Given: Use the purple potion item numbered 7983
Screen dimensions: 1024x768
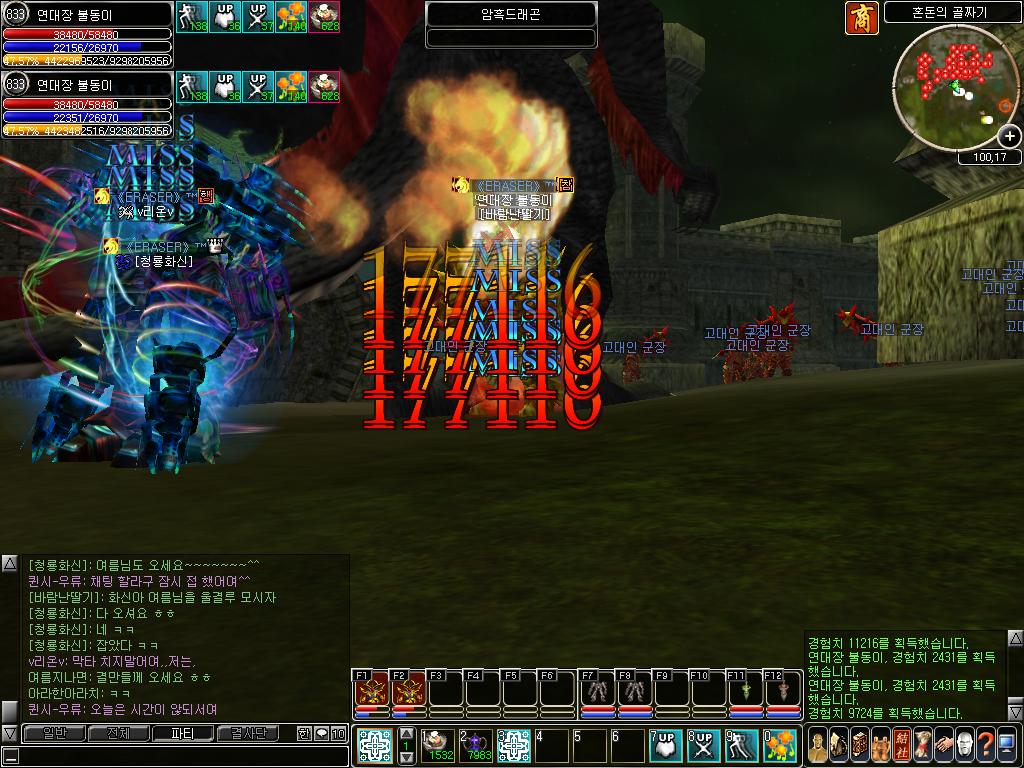Looking at the screenshot, I should [x=476, y=745].
